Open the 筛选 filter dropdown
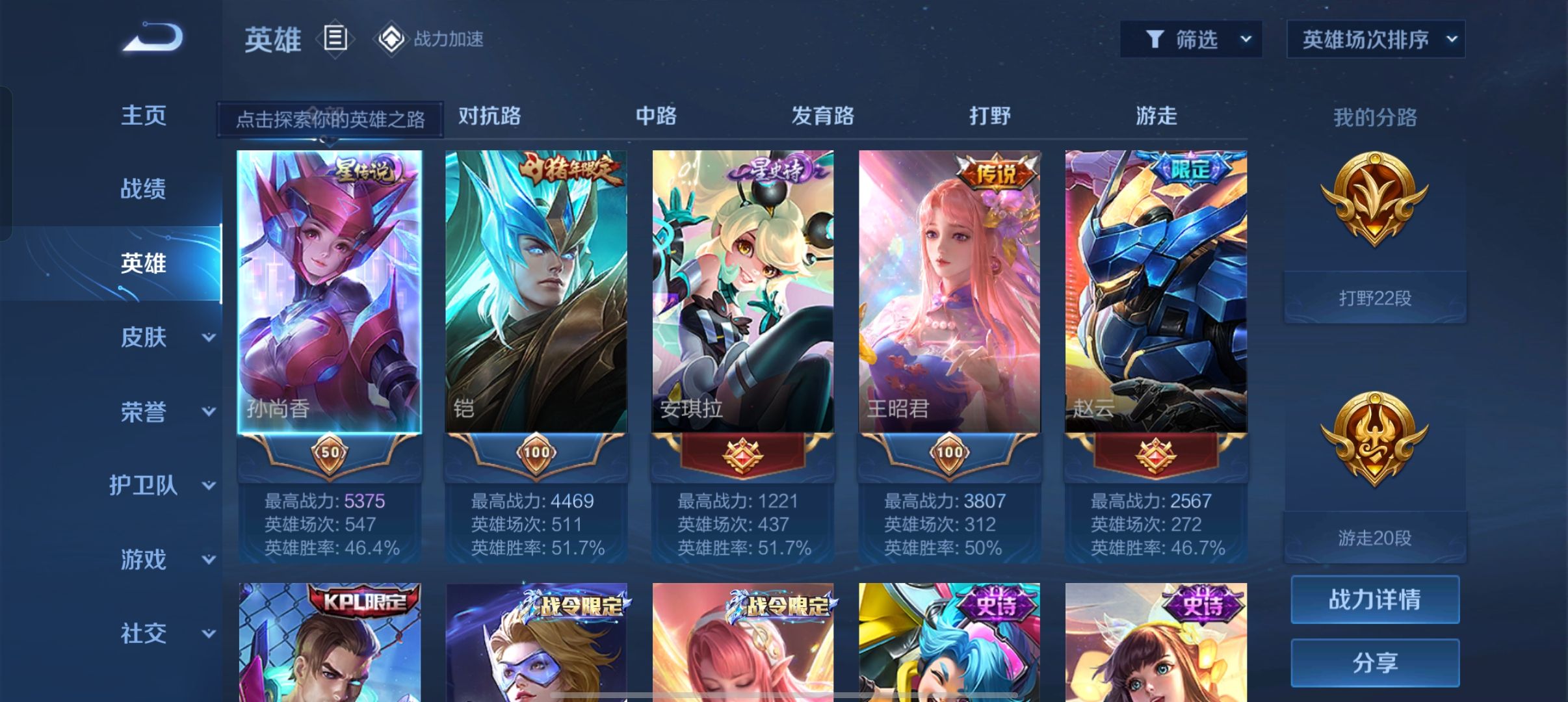1568x702 pixels. coord(1190,40)
